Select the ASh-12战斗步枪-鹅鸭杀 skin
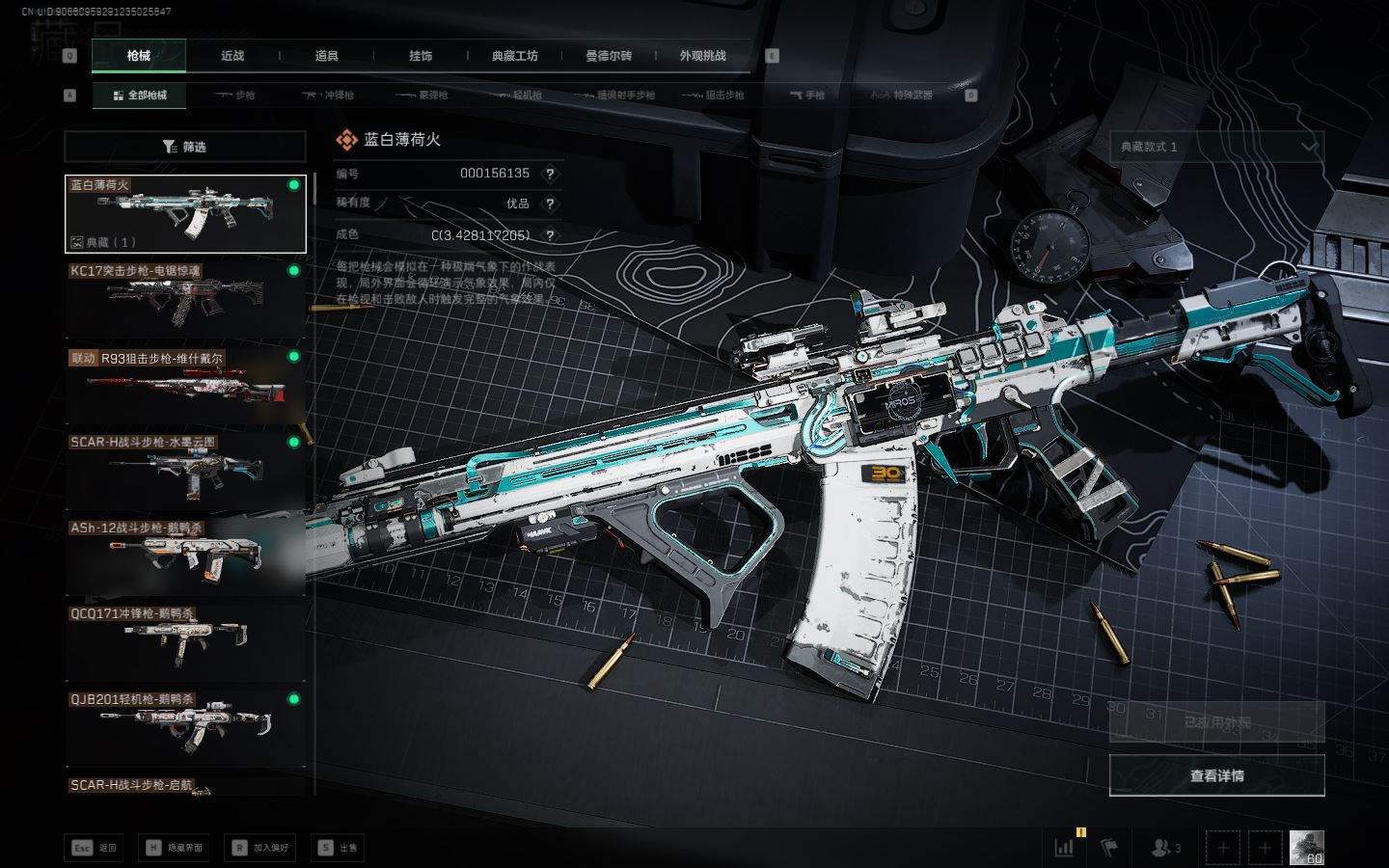This screenshot has height=868, width=1389. tap(185, 556)
